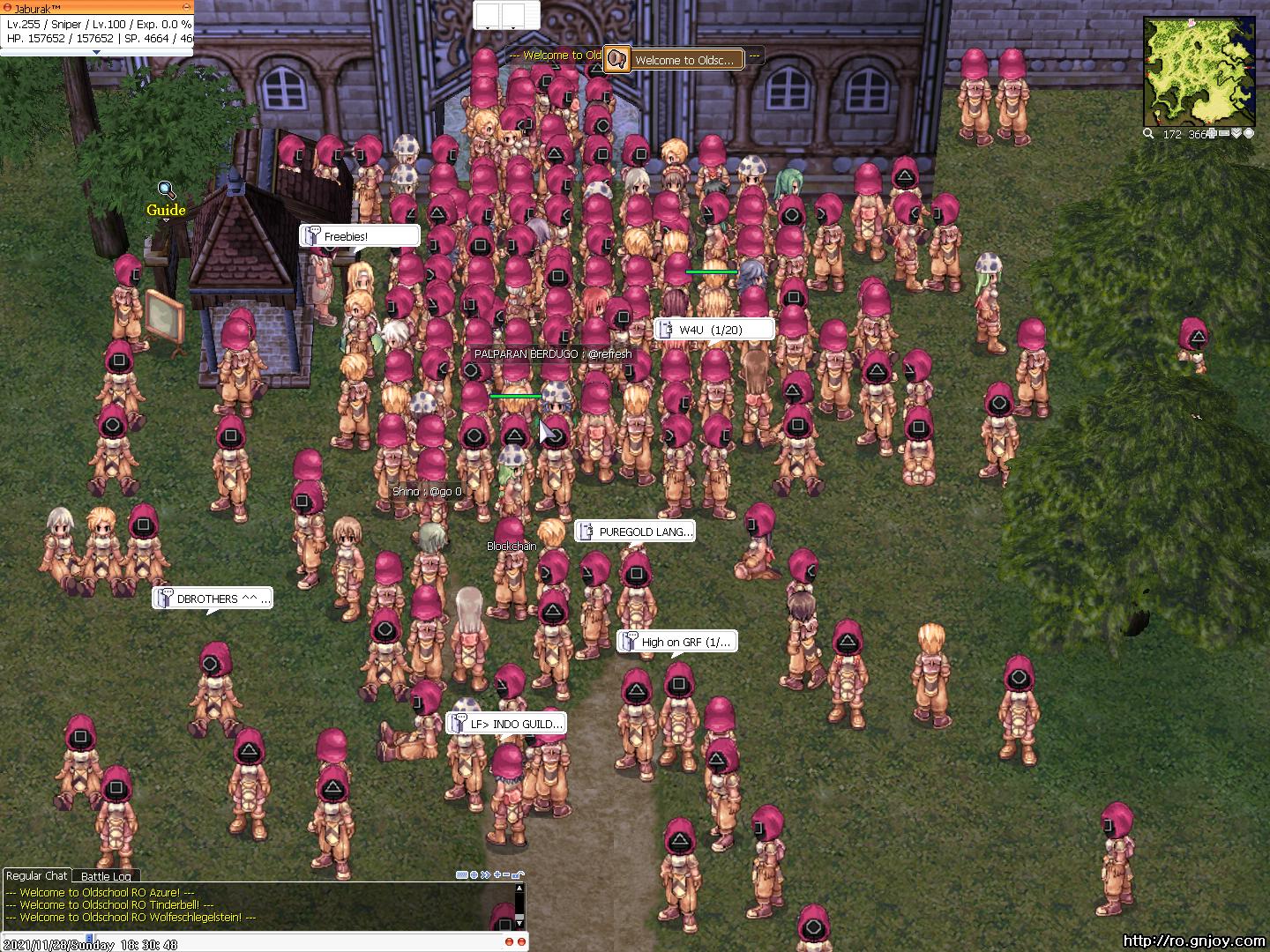This screenshot has width=1270, height=952.
Task: Zoom in the minimap with the plus icon
Action: tap(1210, 133)
